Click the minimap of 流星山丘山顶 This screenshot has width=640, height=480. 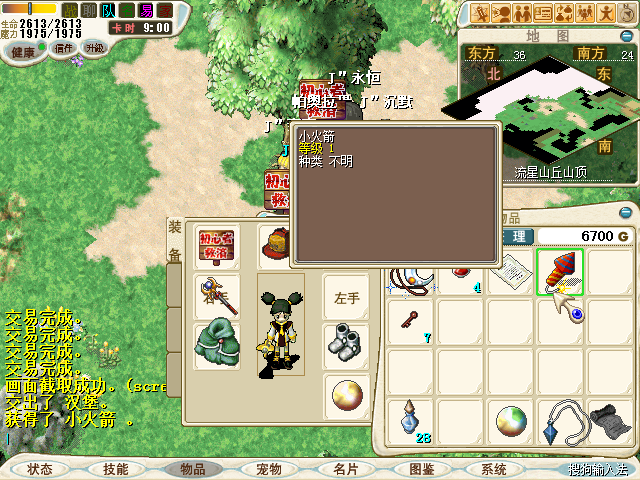pos(545,110)
